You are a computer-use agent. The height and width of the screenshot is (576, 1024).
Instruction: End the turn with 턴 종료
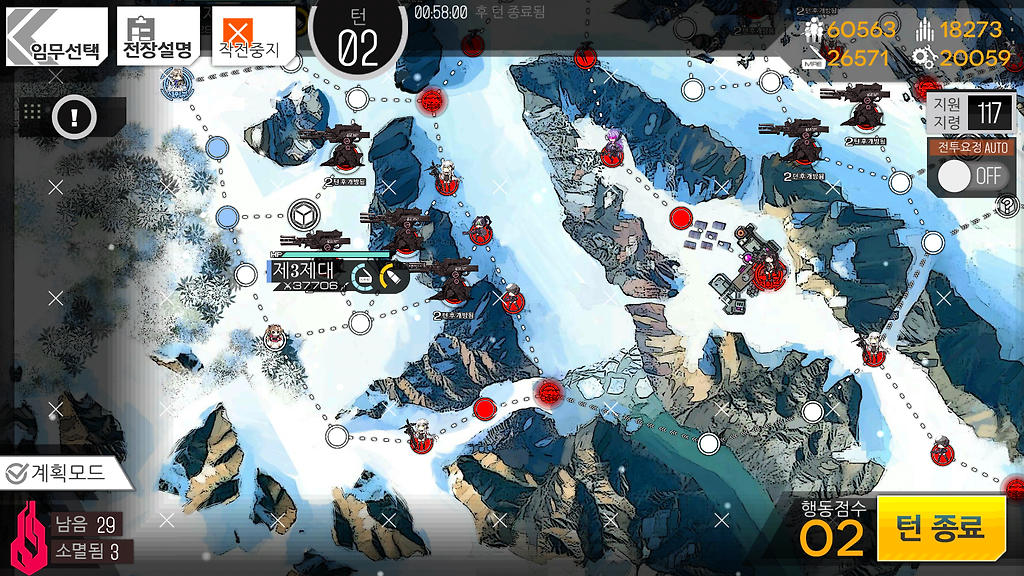[x=940, y=528]
